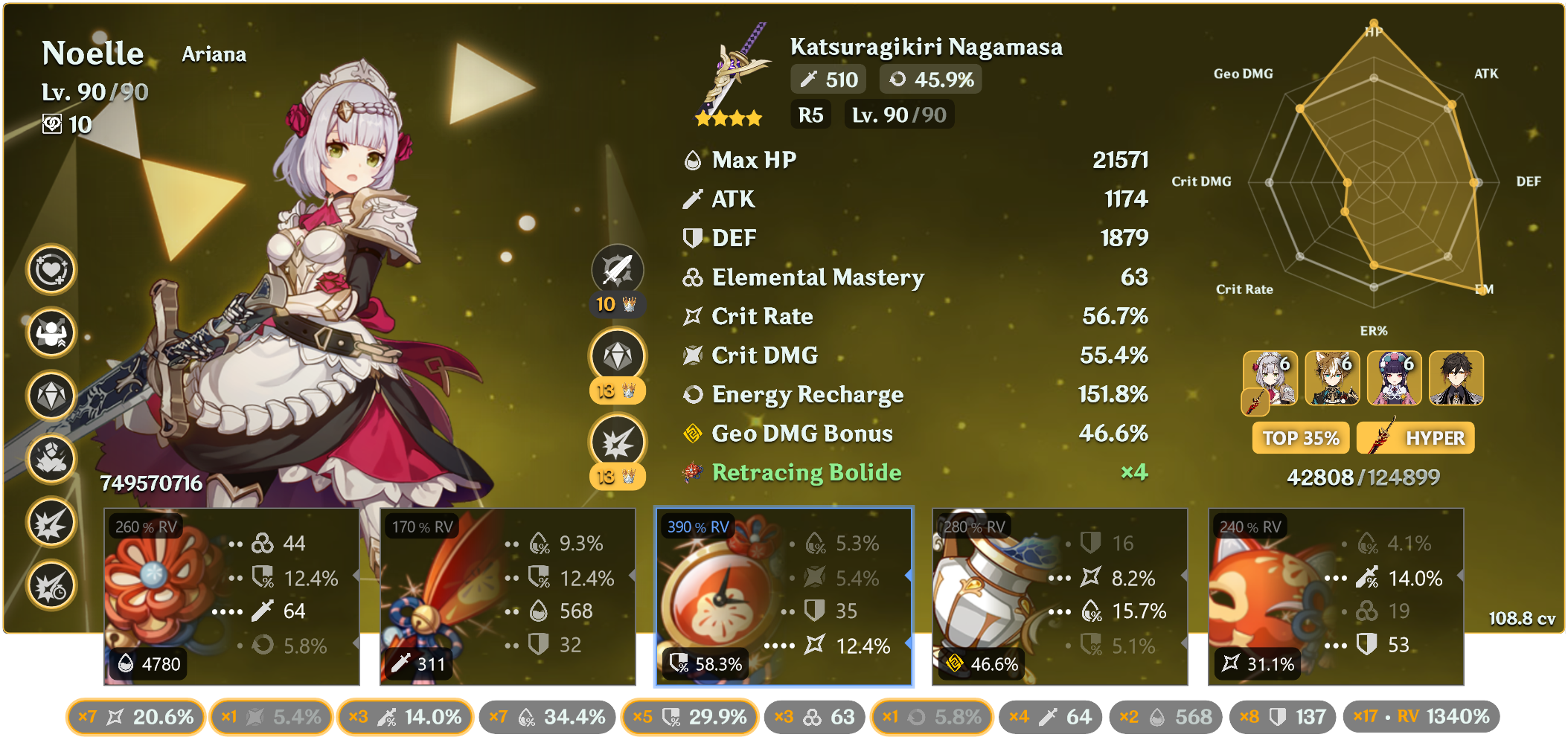Click the gem sidebar icon
Image resolution: width=1568 pixels, height=740 pixels.
click(x=51, y=396)
